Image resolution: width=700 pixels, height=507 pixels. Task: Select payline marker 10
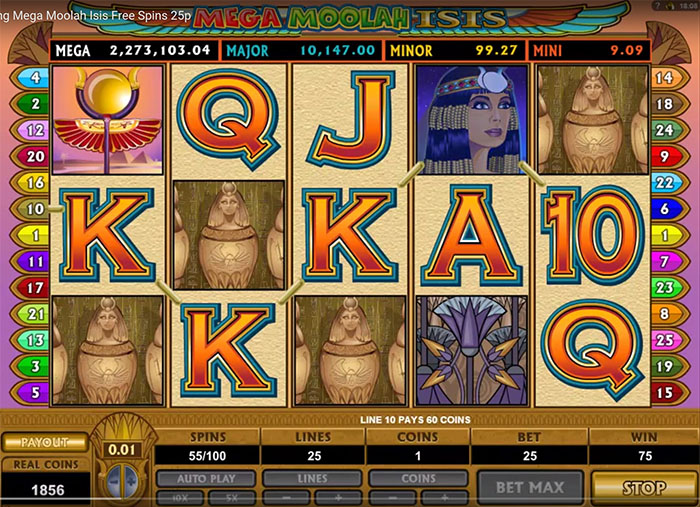pyautogui.click(x=36, y=209)
